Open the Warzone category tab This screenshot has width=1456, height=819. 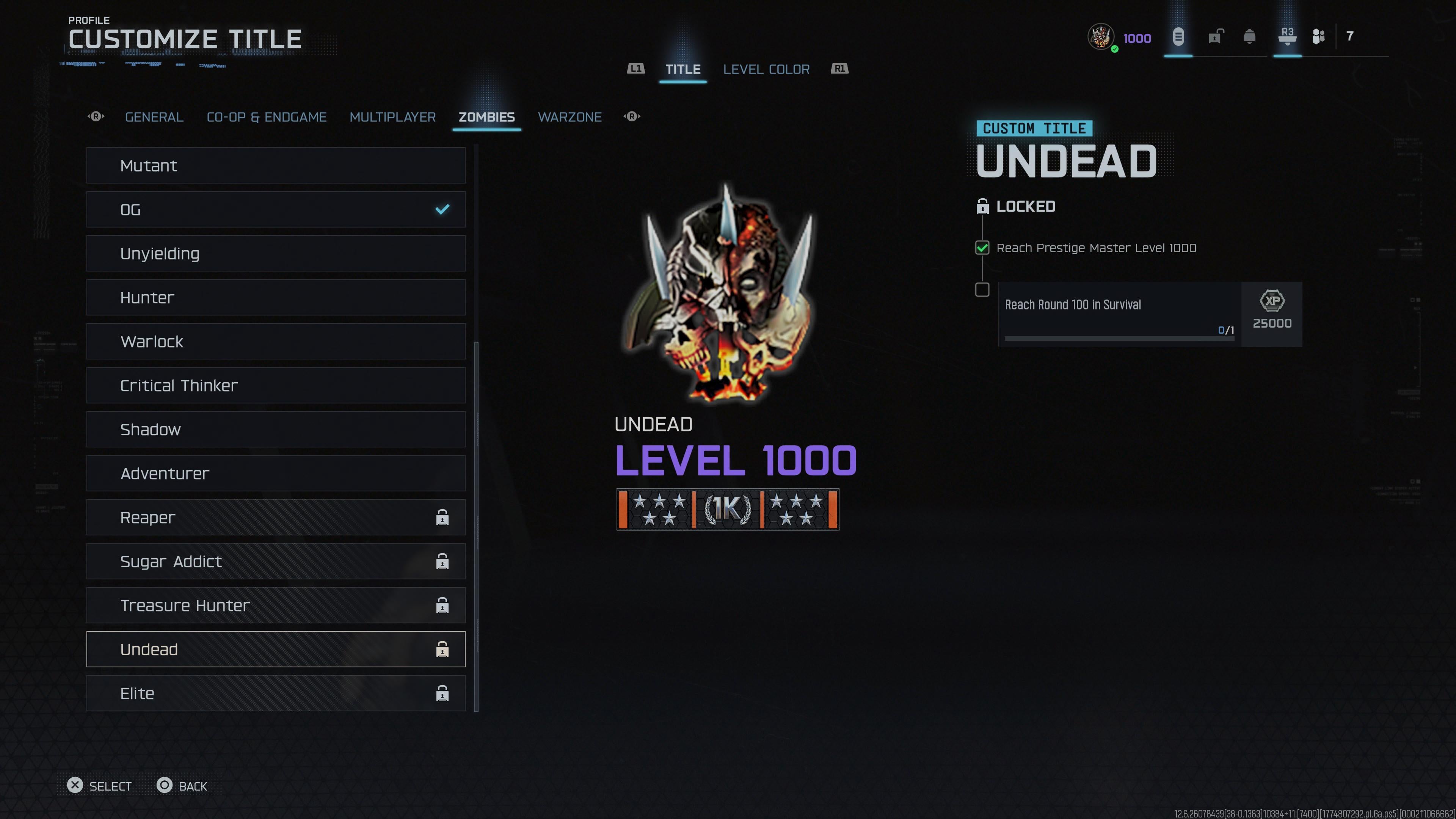(x=569, y=117)
